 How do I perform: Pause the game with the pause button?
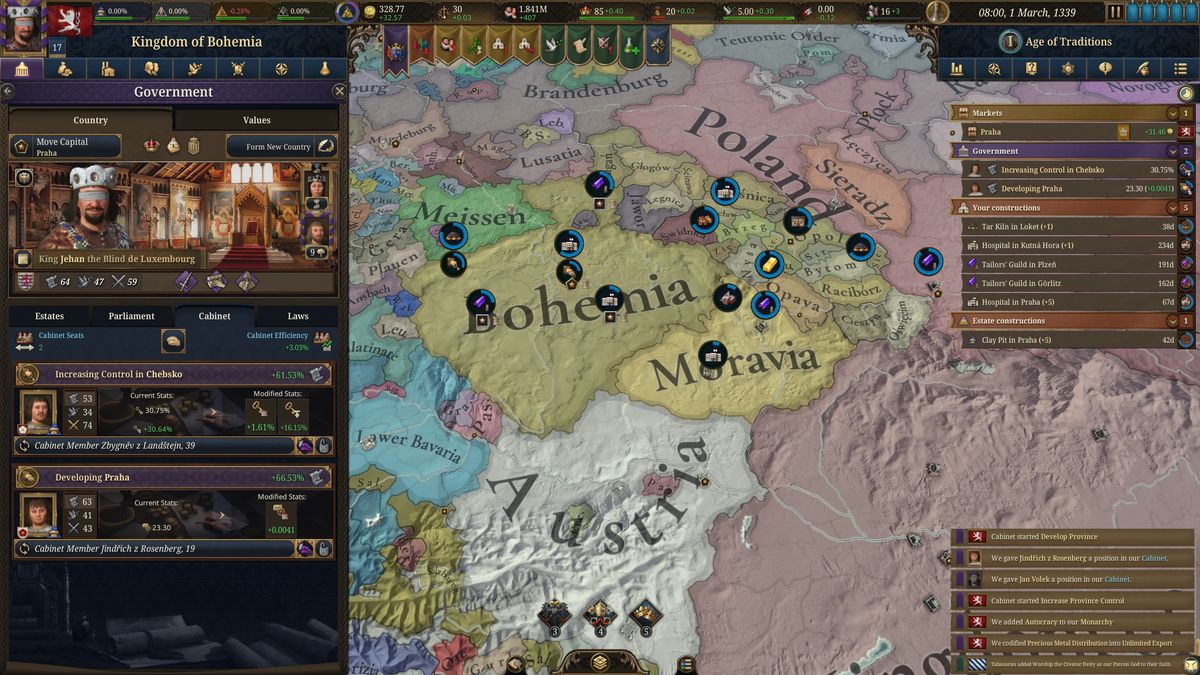coord(1115,12)
